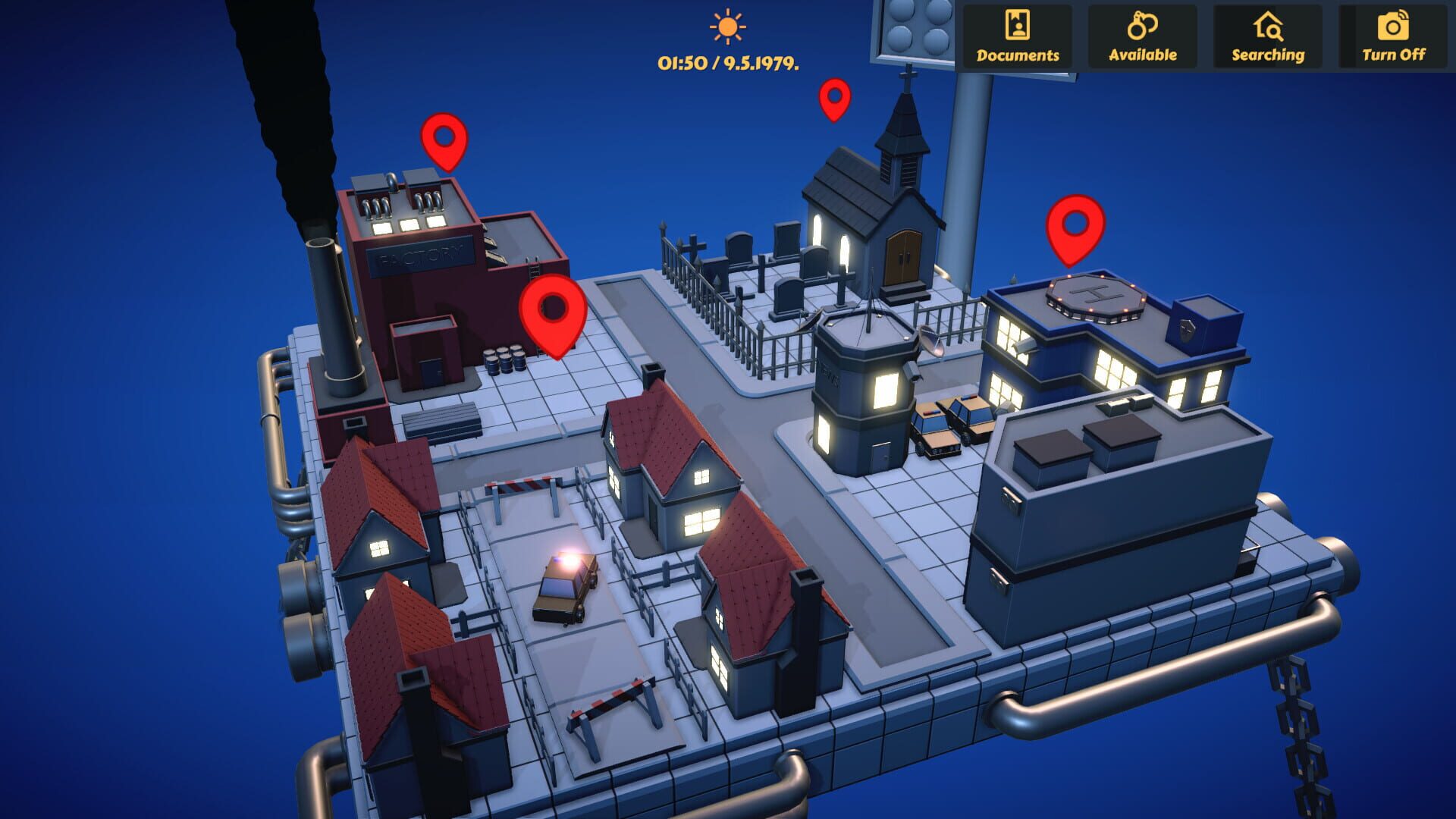
Task: Click the magnifying-glass icon above Searching
Action: pyautogui.click(x=1267, y=25)
